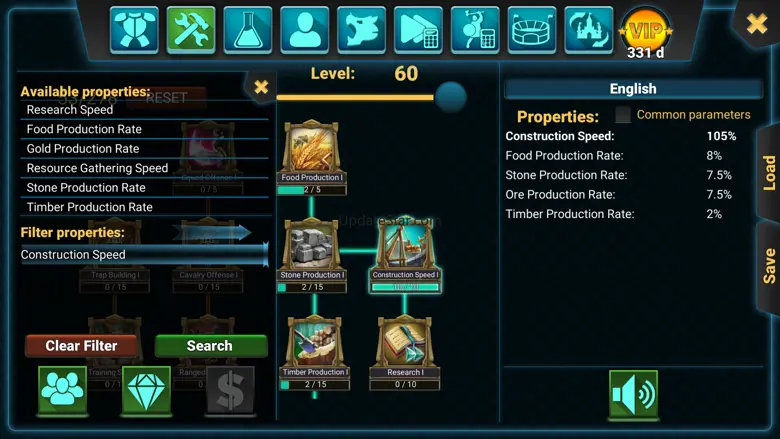Image resolution: width=780 pixels, height=439 pixels.
Task: Open the armor equipment tab
Action: (134, 29)
